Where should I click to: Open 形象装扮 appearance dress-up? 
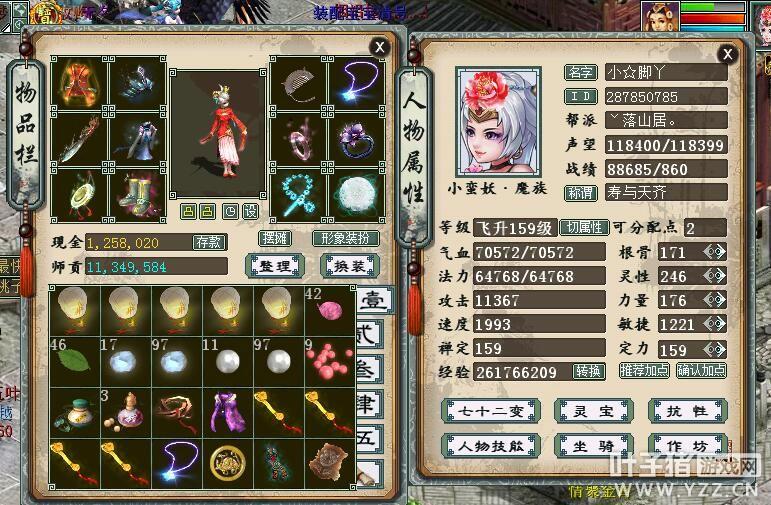click(x=345, y=239)
